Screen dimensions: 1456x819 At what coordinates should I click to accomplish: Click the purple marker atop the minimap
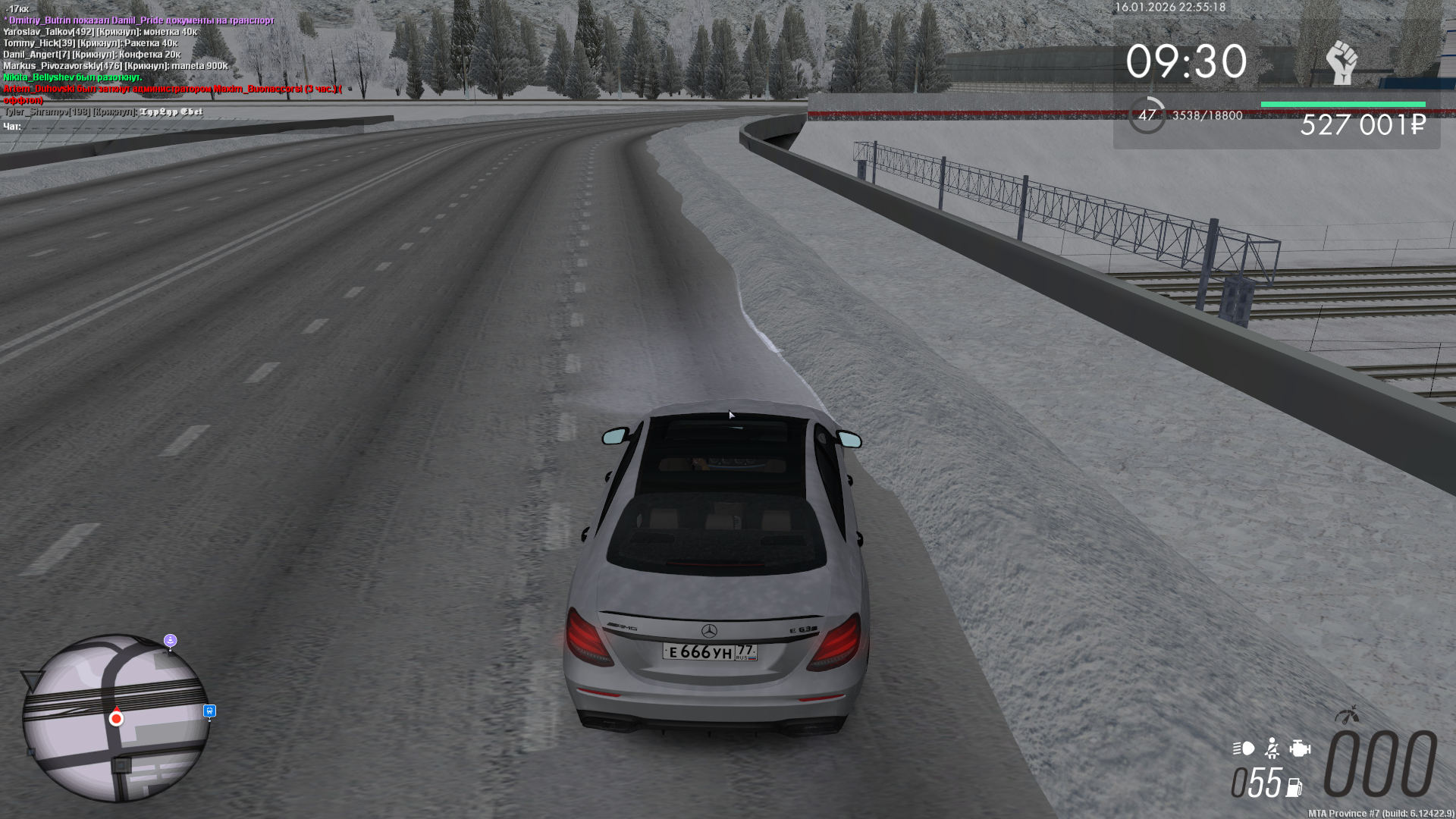coord(171,641)
